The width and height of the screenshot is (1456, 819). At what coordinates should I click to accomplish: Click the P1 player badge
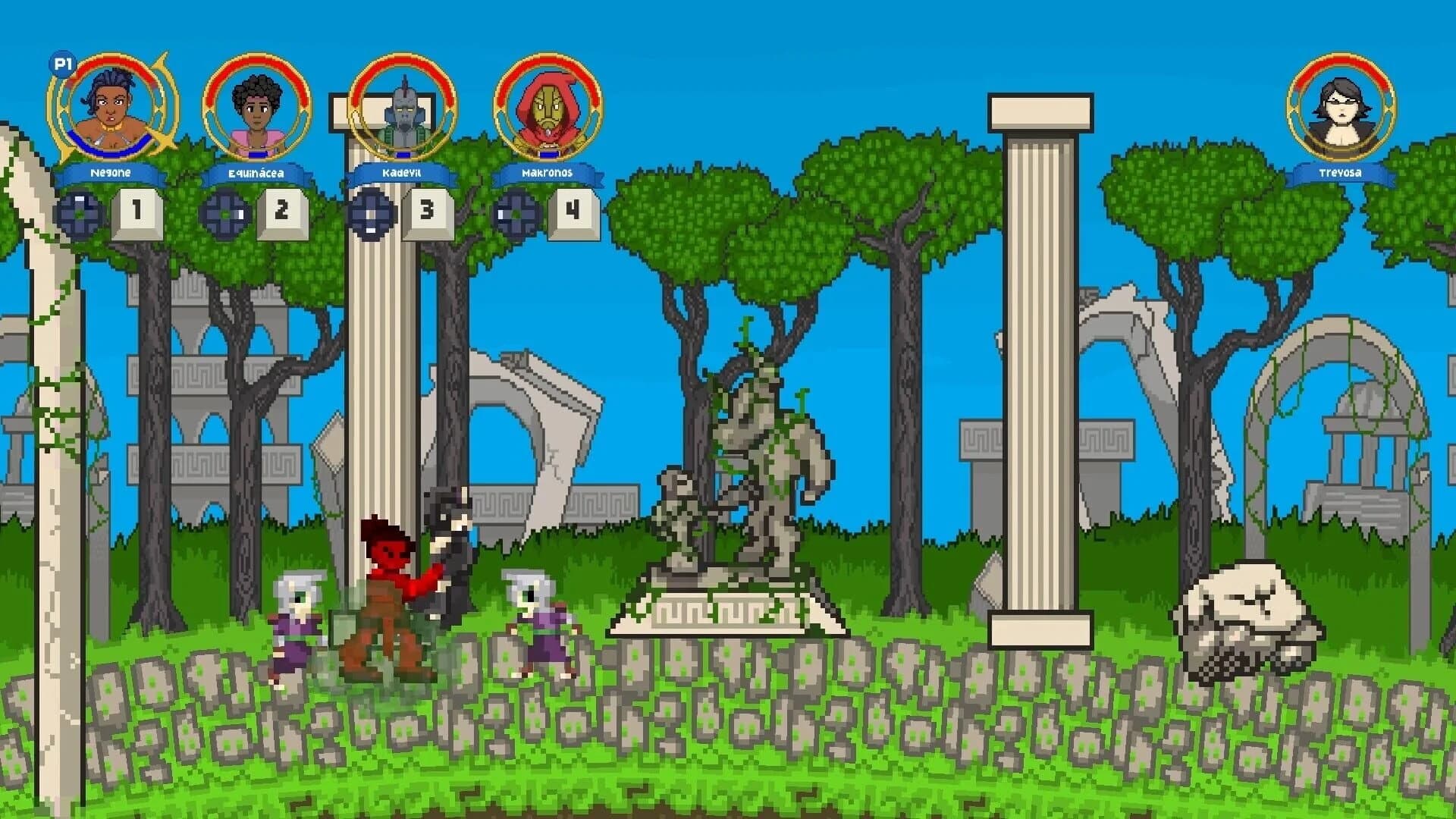(62, 65)
